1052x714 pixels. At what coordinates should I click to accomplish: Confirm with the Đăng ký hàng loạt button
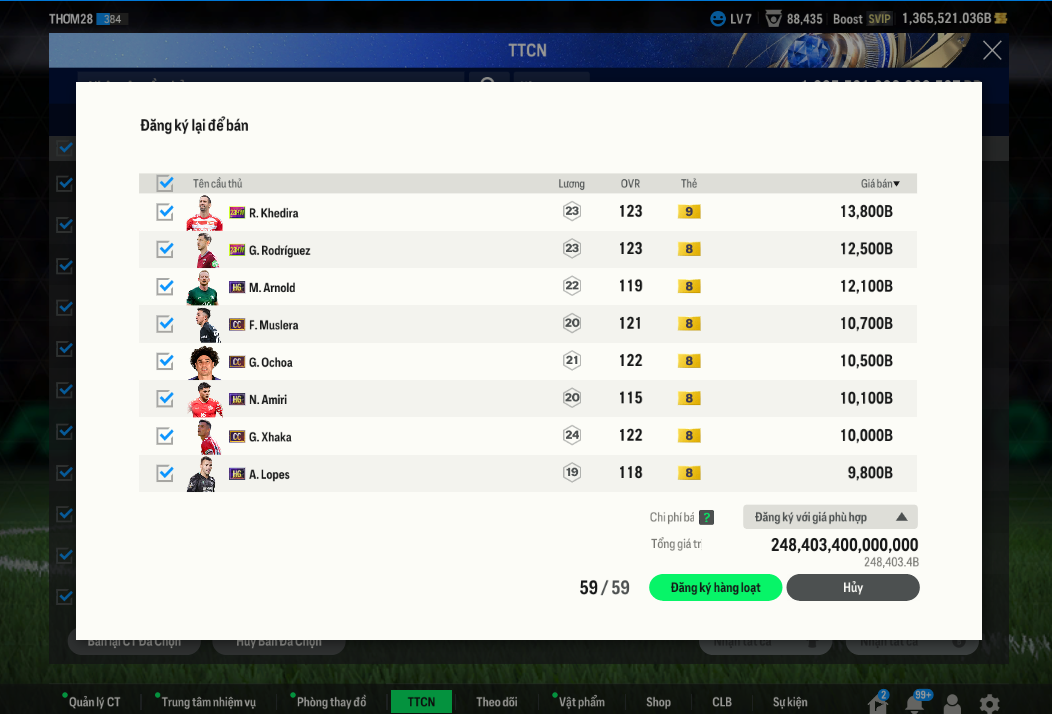715,588
